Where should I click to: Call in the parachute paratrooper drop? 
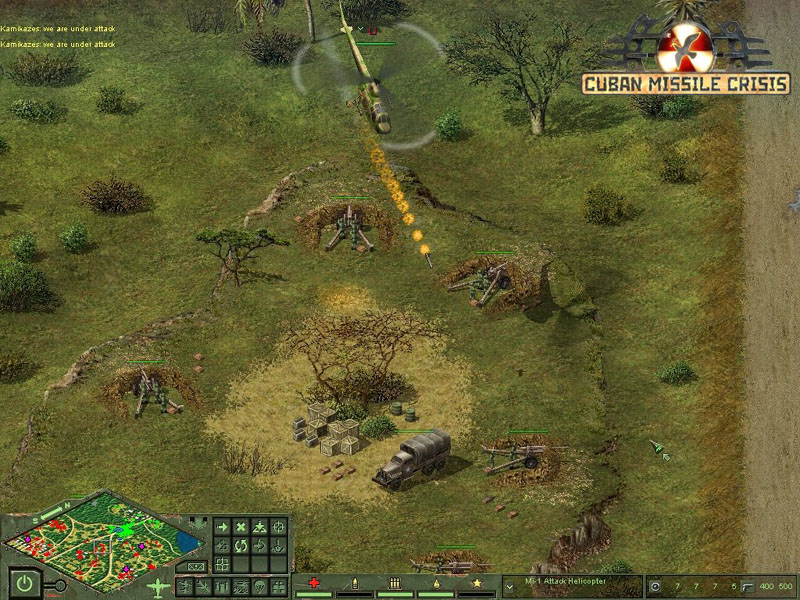(260, 586)
